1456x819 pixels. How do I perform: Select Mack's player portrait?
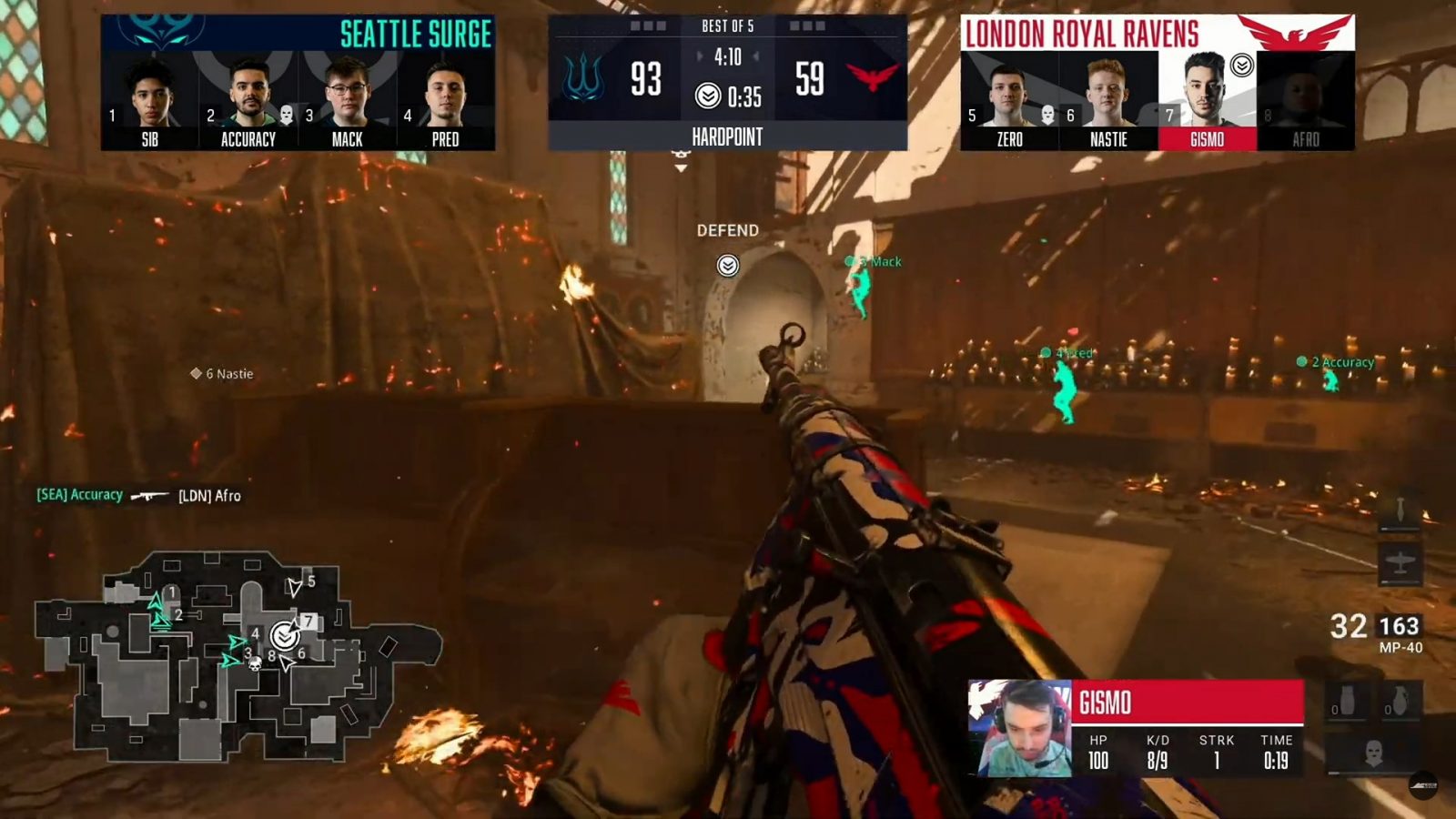click(347, 100)
